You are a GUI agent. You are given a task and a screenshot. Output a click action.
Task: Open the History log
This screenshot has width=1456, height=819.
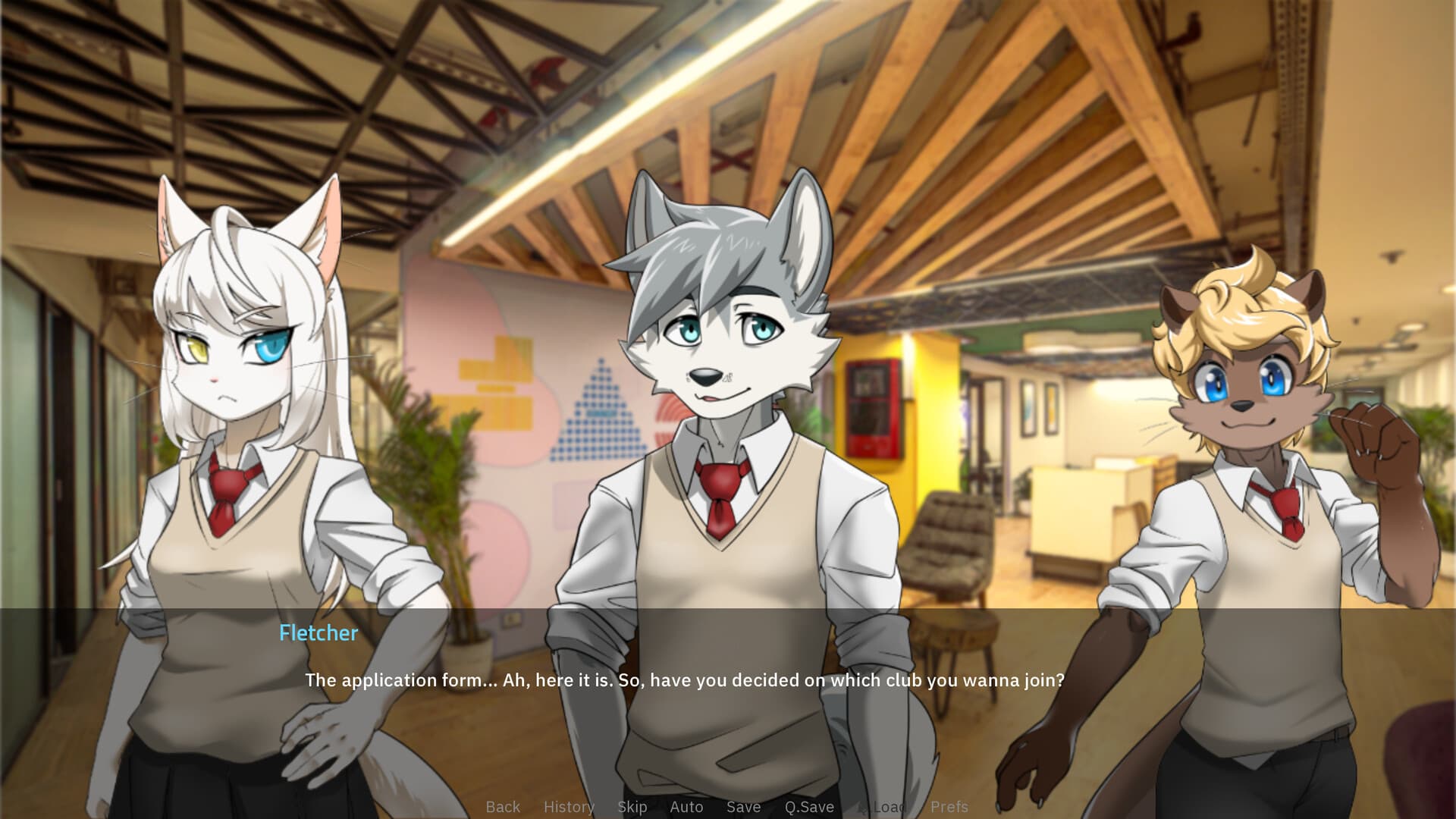tap(569, 808)
